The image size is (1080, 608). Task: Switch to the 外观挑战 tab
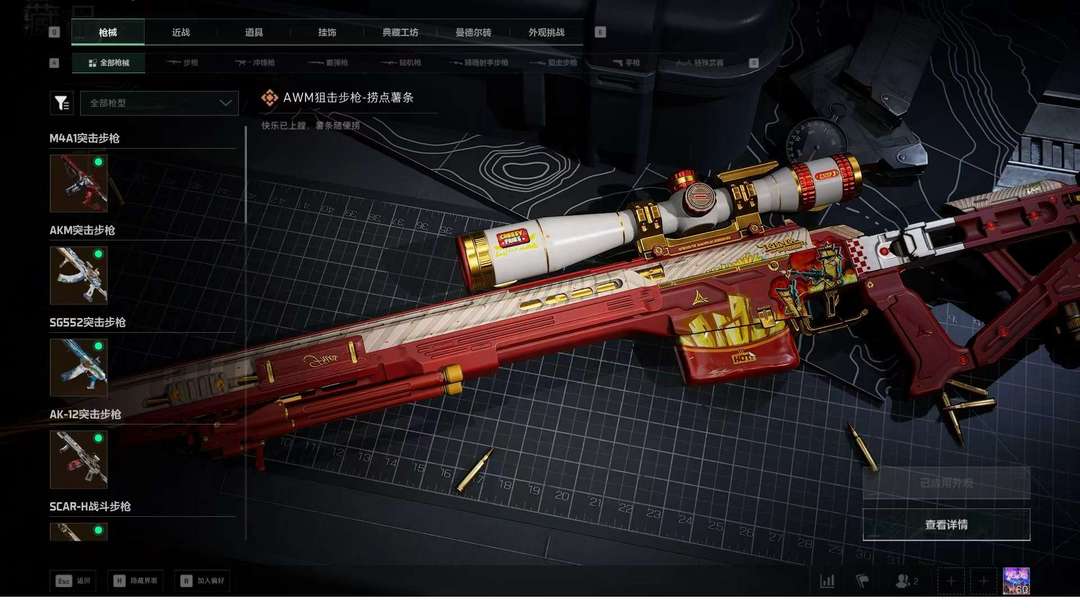[x=546, y=33]
